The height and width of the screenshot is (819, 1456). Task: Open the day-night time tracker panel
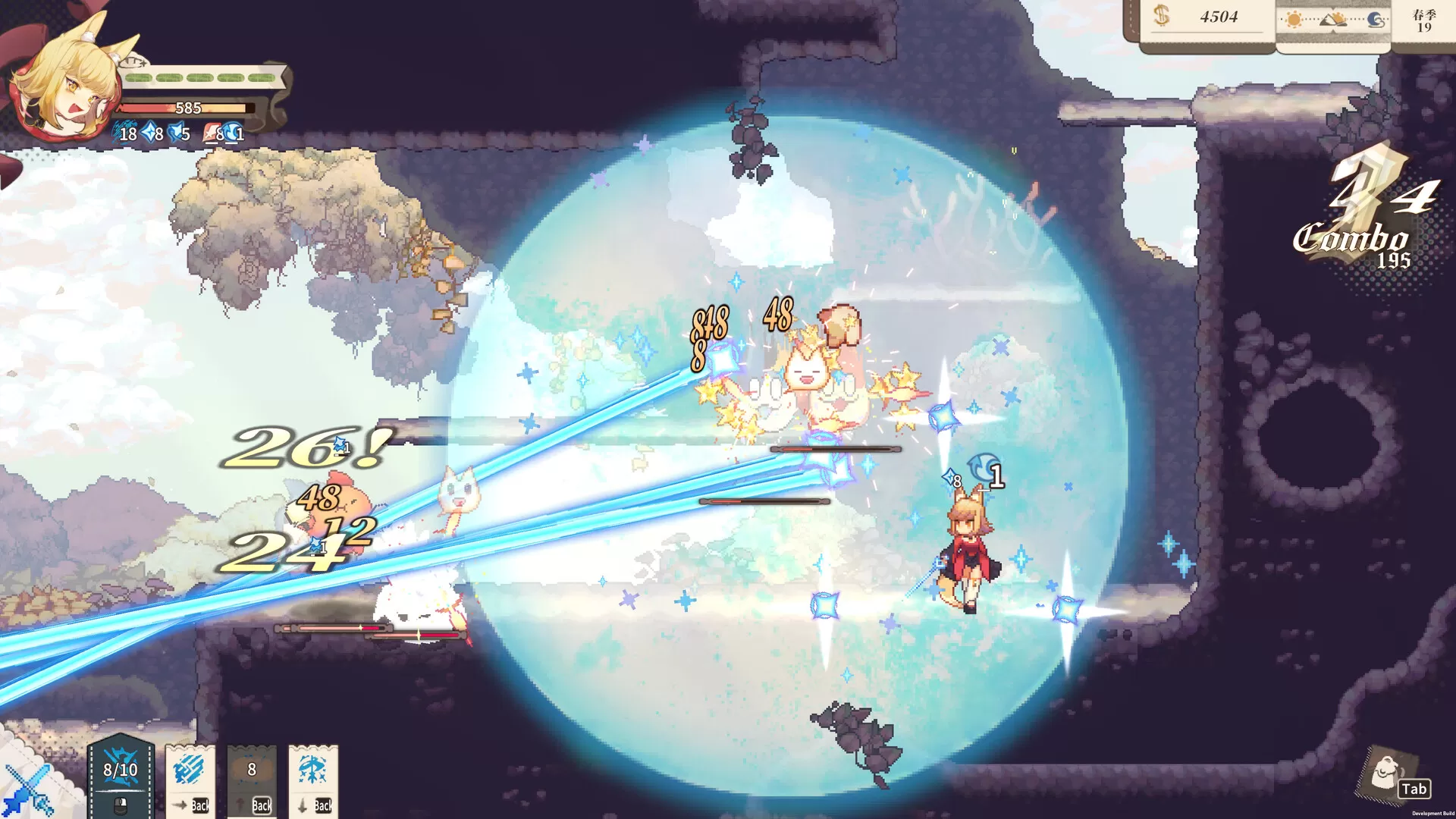tap(1333, 21)
